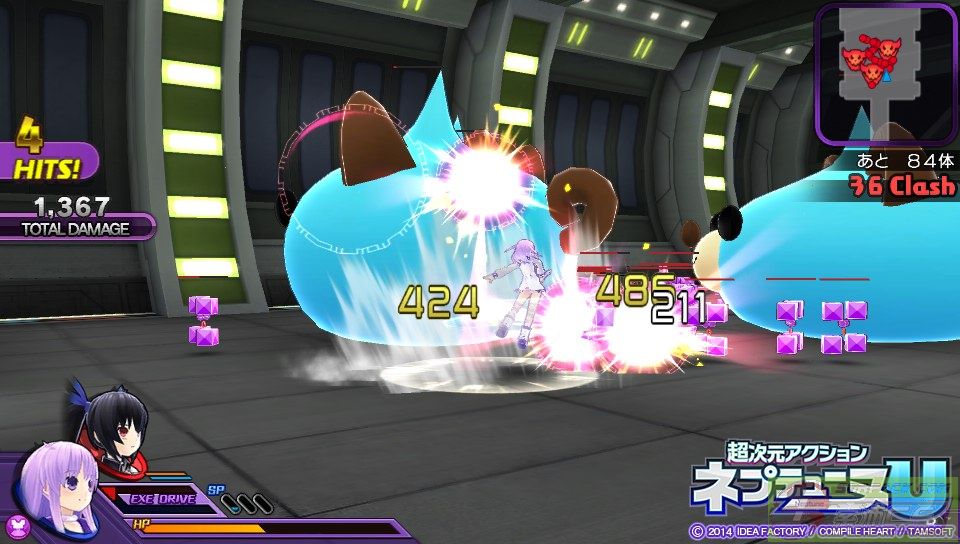This screenshot has width=960, height=544.
Task: Click the pink costume icon
Action: pos(17,526)
